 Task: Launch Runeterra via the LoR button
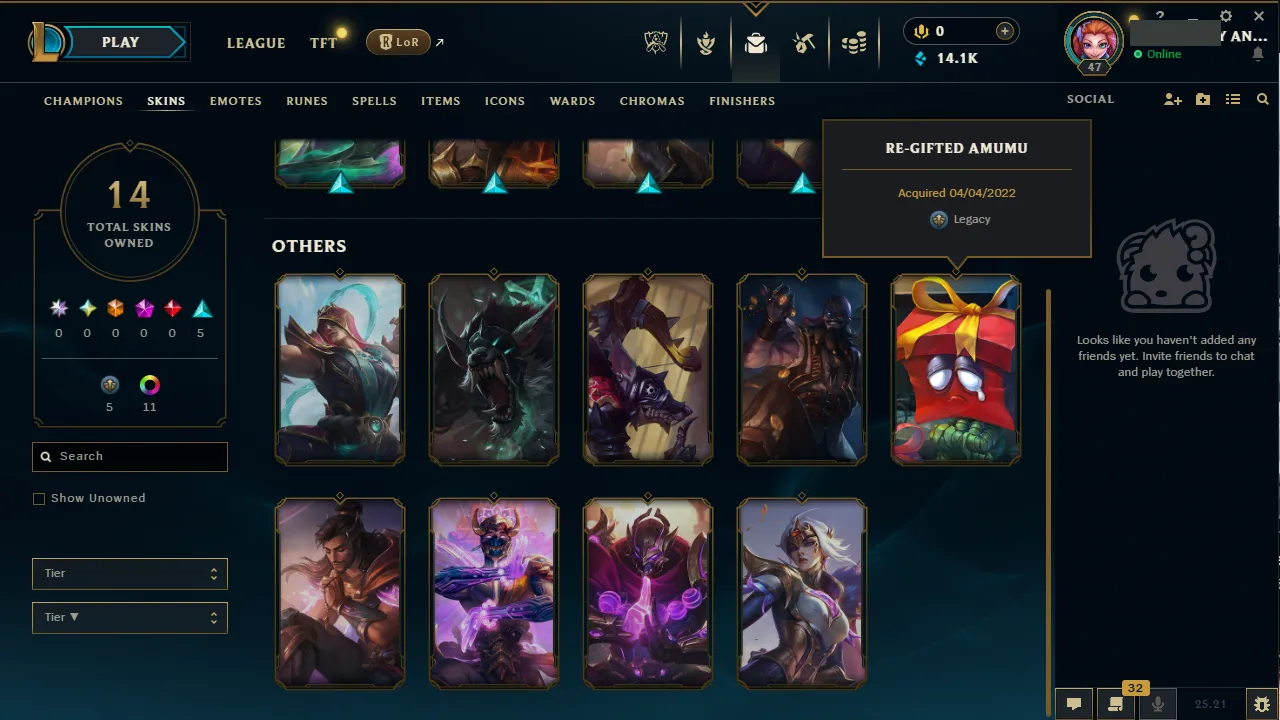pyautogui.click(x=398, y=42)
